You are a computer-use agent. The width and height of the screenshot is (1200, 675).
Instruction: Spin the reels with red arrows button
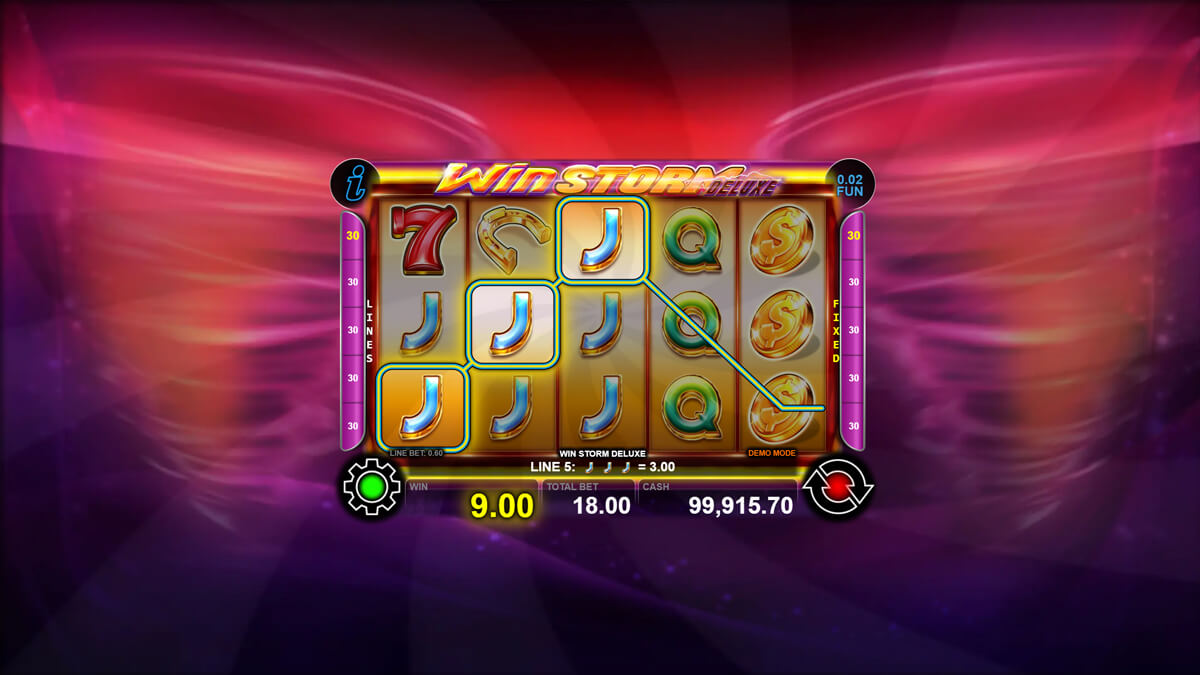click(x=837, y=487)
